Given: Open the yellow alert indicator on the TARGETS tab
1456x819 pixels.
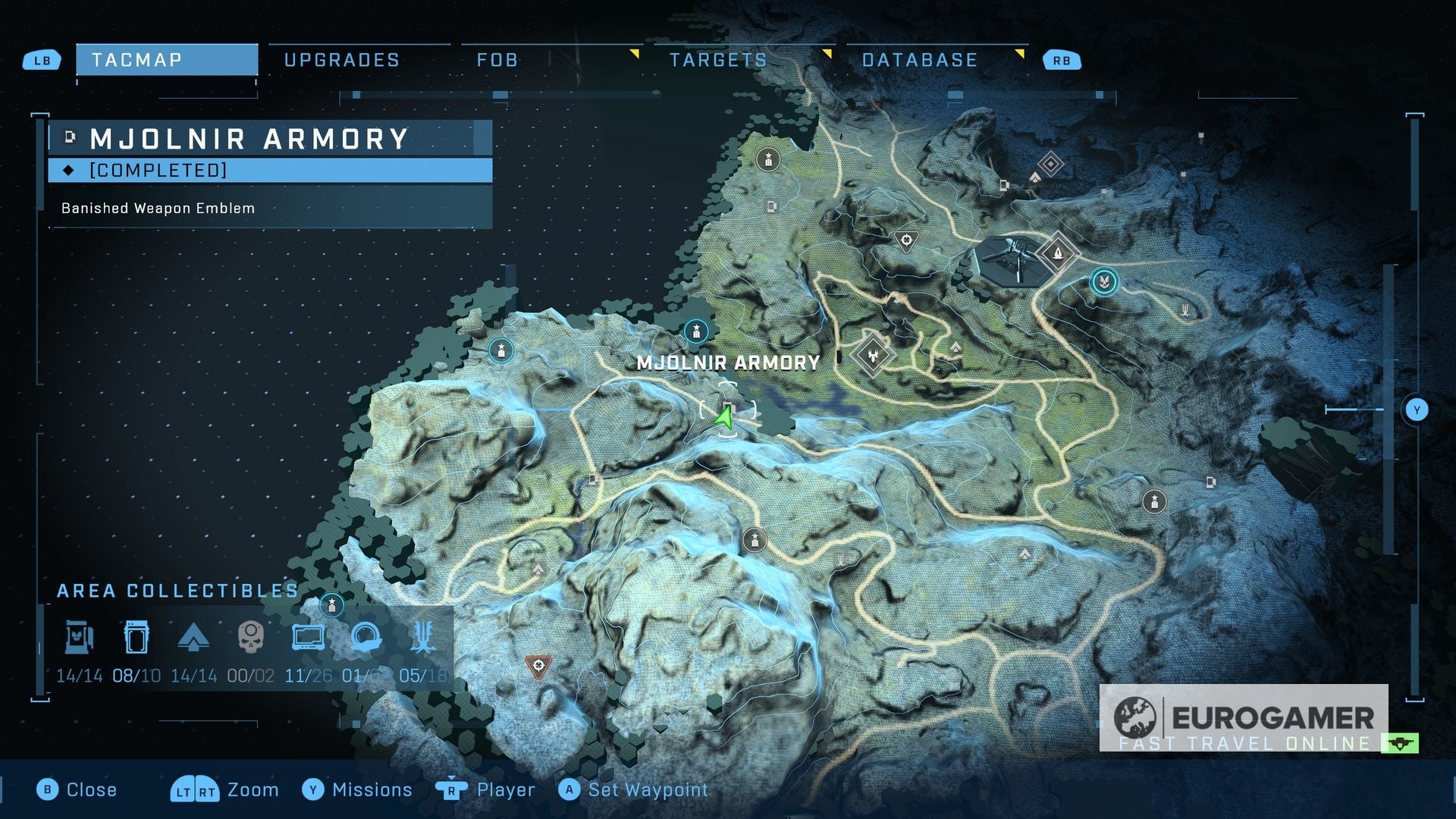Looking at the screenshot, I should coord(829,54).
